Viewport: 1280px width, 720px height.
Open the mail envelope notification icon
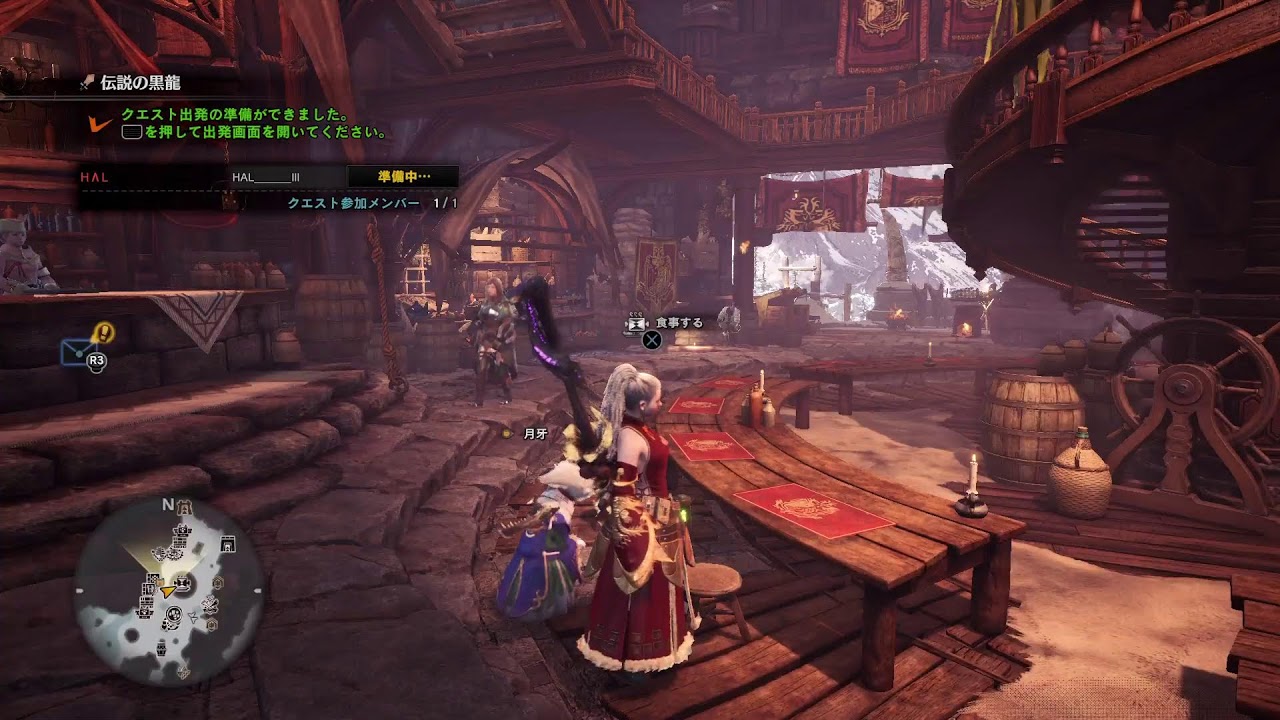(x=77, y=351)
